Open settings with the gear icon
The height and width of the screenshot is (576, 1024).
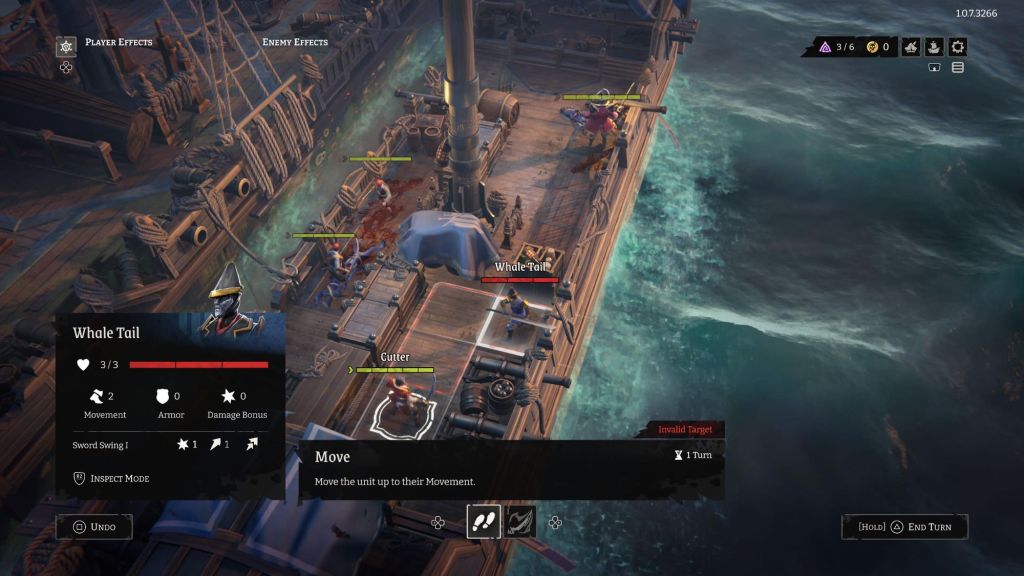tap(958, 47)
